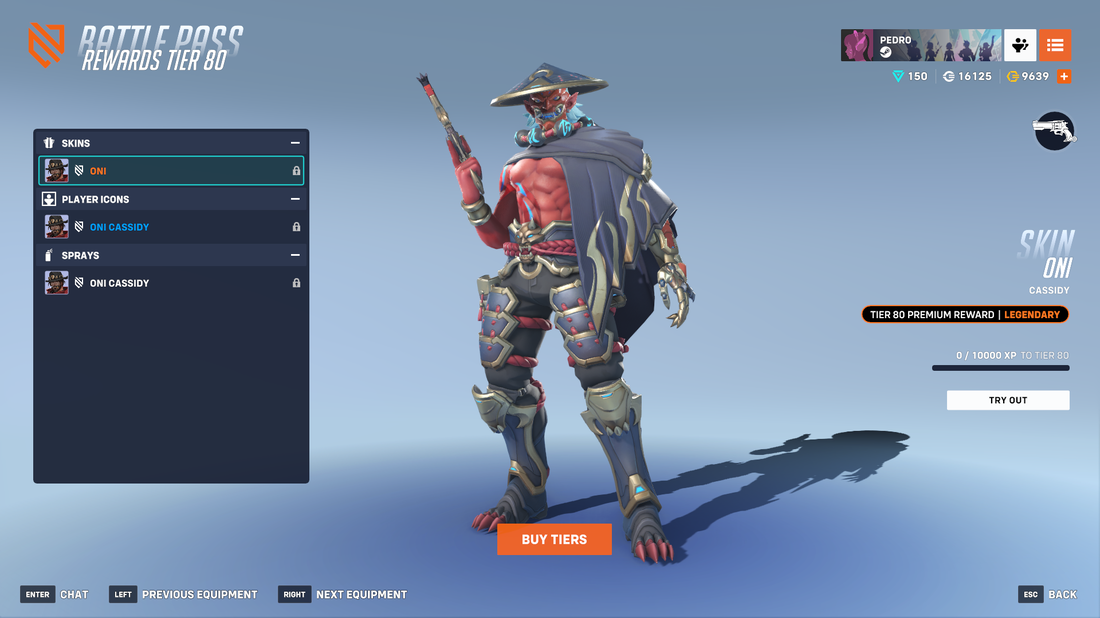Open the chat

point(55,594)
